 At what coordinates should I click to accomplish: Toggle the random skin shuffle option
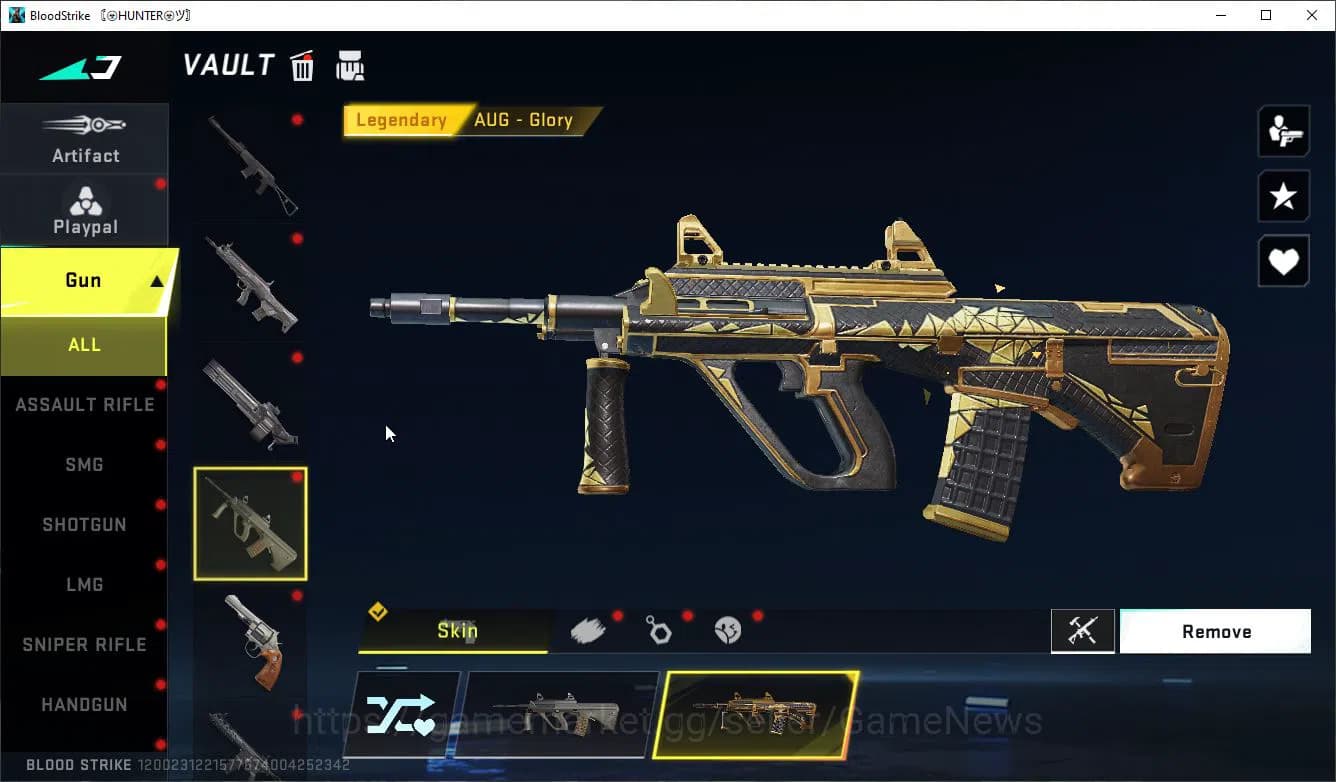401,714
